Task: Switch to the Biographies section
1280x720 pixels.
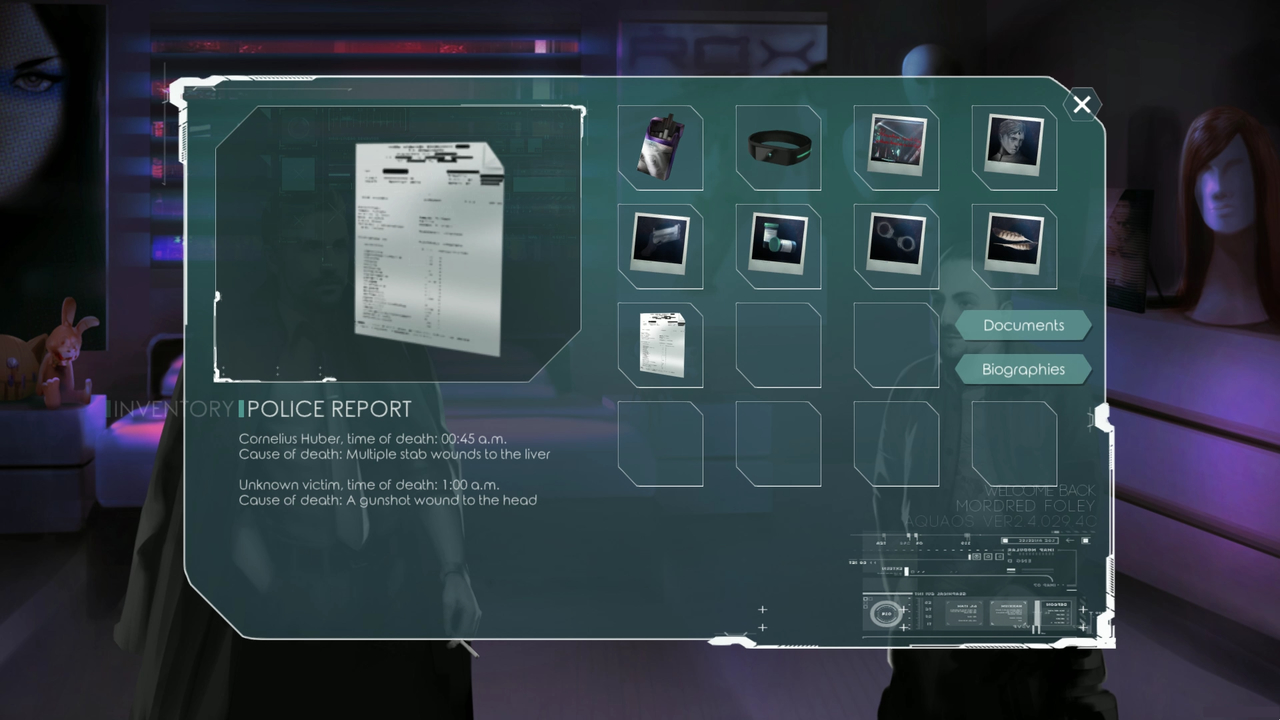Action: click(x=1023, y=369)
